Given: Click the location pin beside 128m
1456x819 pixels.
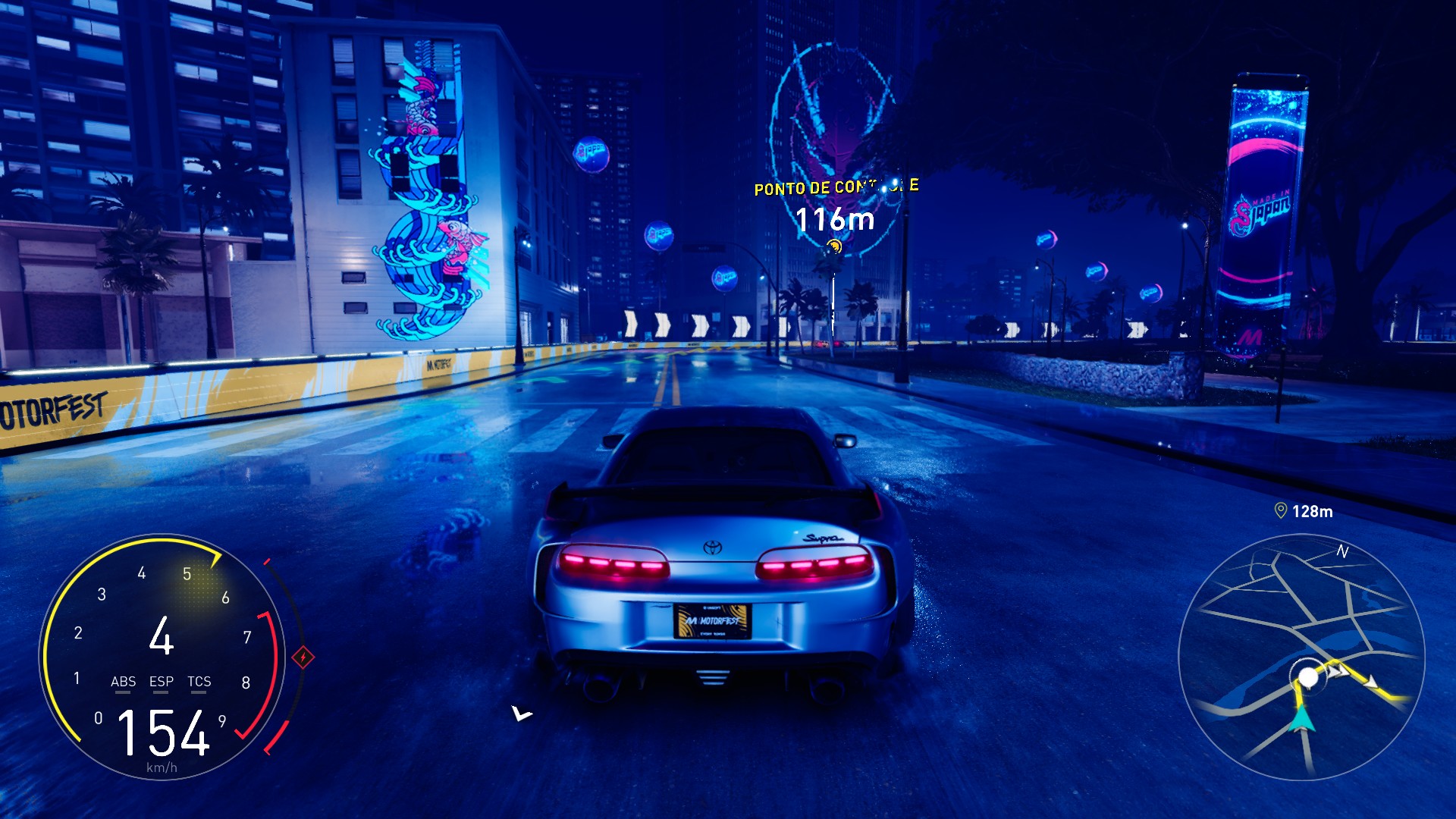Looking at the screenshot, I should click(1281, 511).
